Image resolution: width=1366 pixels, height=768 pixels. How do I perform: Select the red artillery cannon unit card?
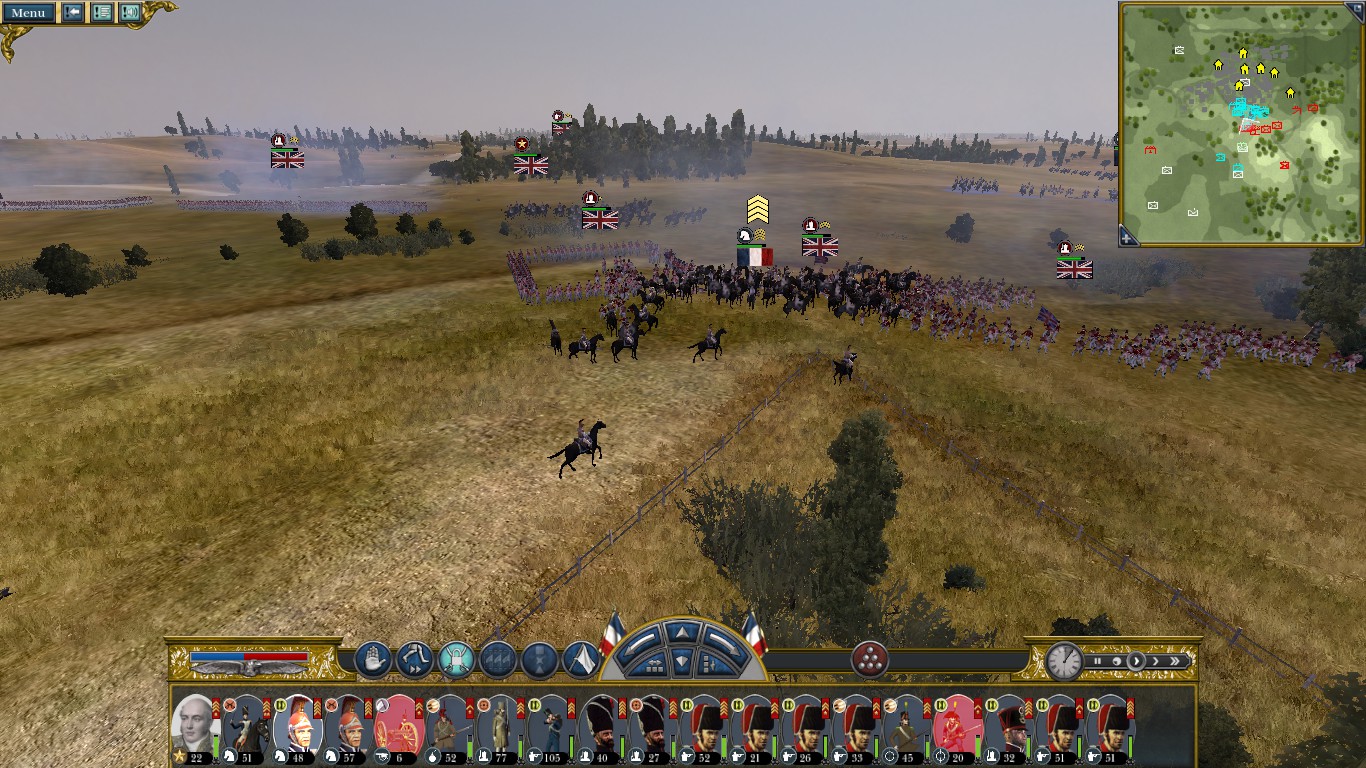400,727
